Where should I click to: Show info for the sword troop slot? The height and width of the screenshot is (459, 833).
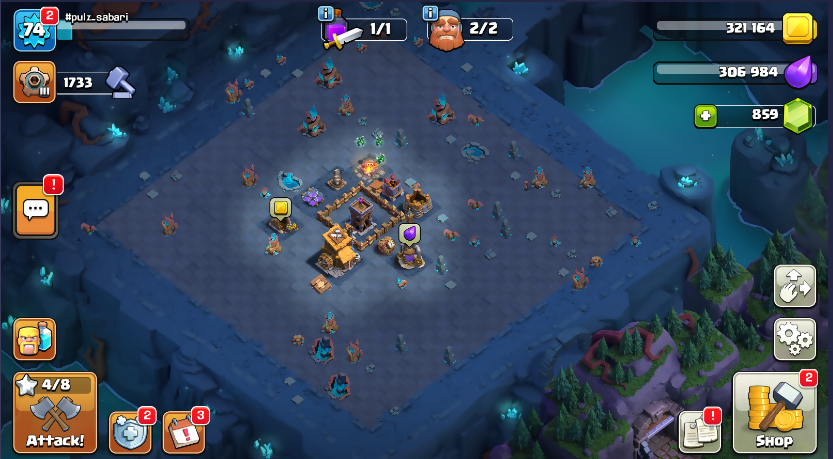(325, 13)
